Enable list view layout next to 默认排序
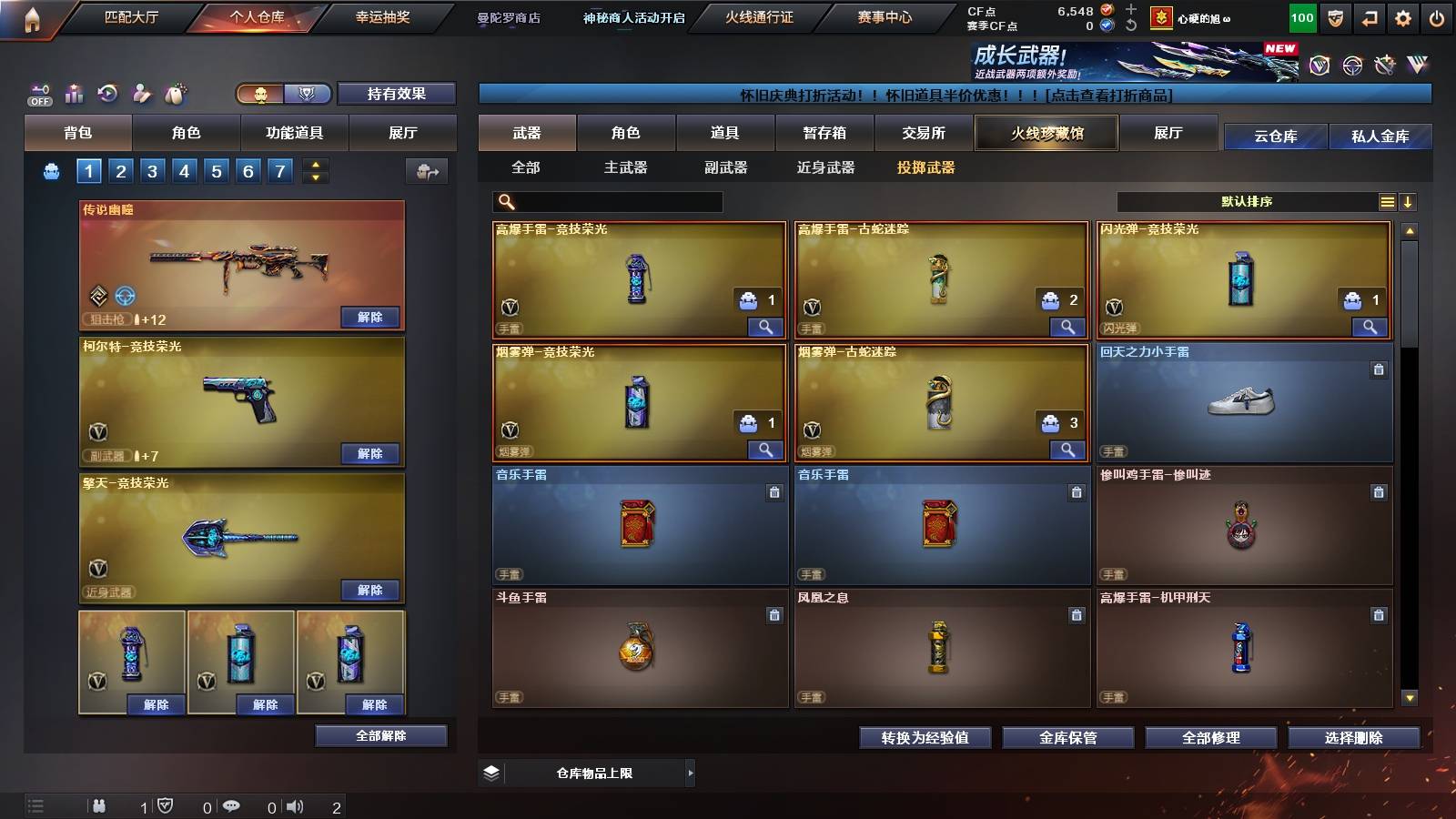Image resolution: width=1456 pixels, height=819 pixels. pos(1387,202)
